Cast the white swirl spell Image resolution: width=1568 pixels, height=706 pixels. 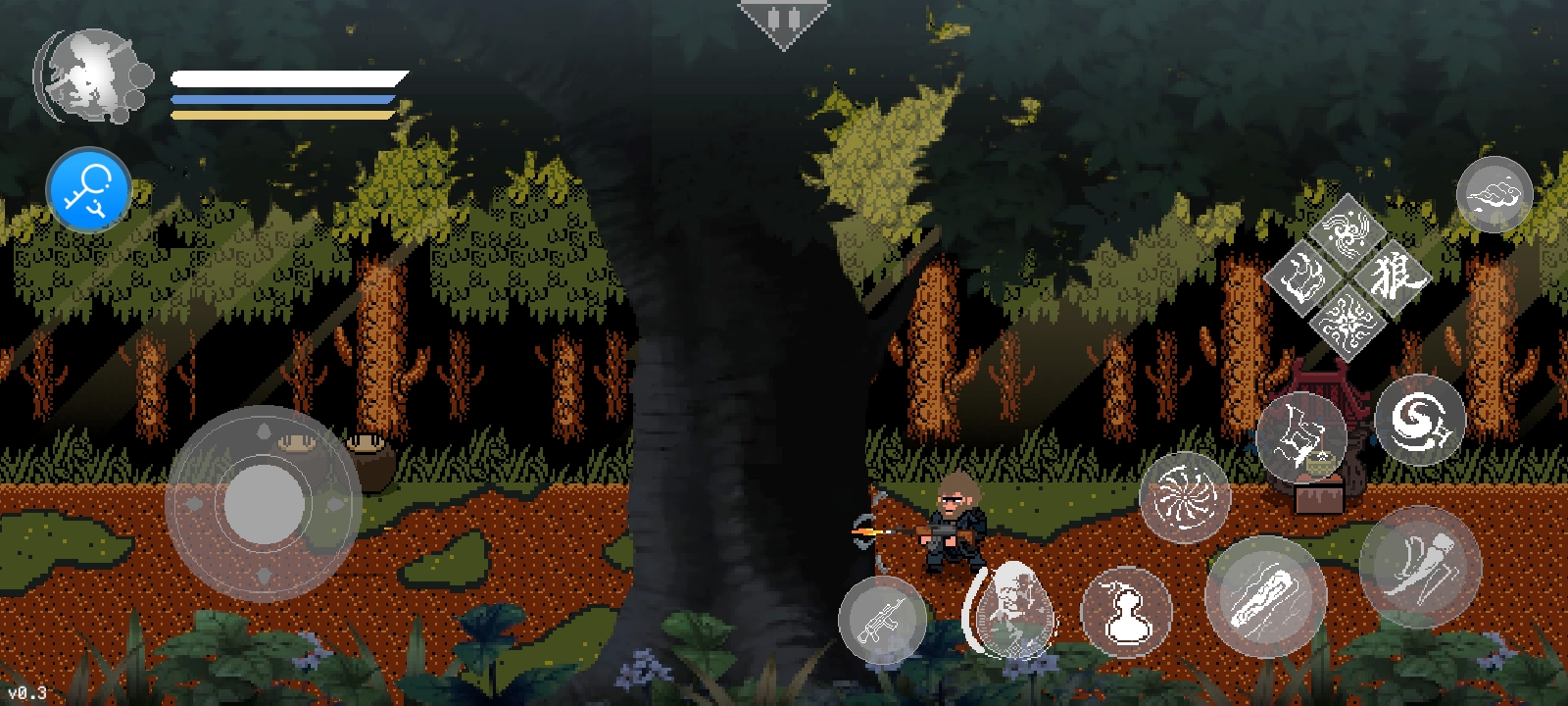1420,420
